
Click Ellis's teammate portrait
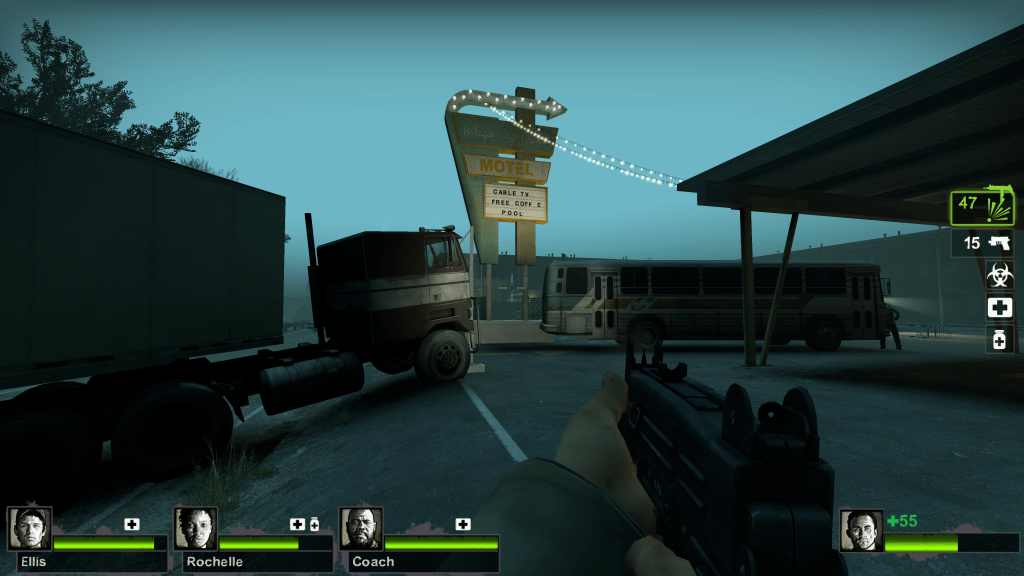coord(29,528)
